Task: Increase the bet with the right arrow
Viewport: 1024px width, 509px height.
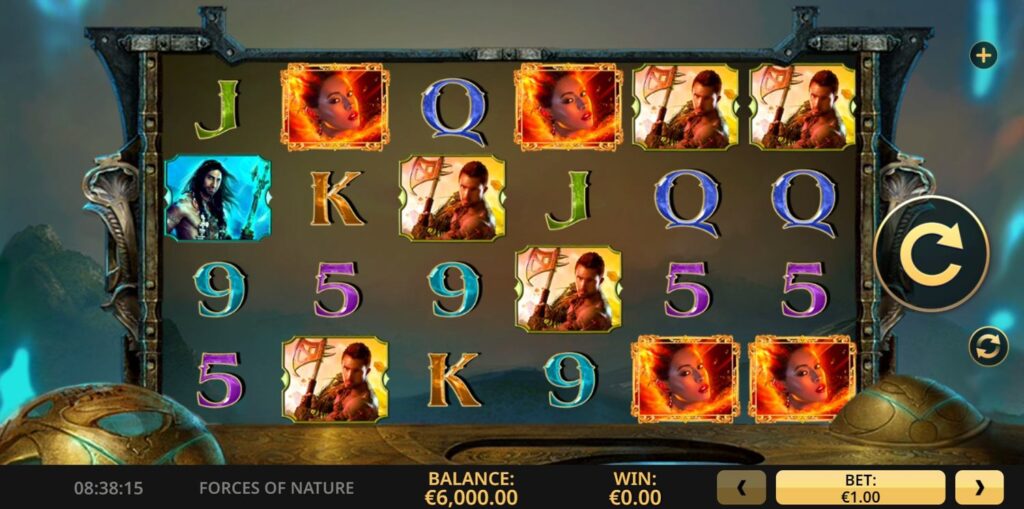Action: pyautogui.click(x=979, y=488)
